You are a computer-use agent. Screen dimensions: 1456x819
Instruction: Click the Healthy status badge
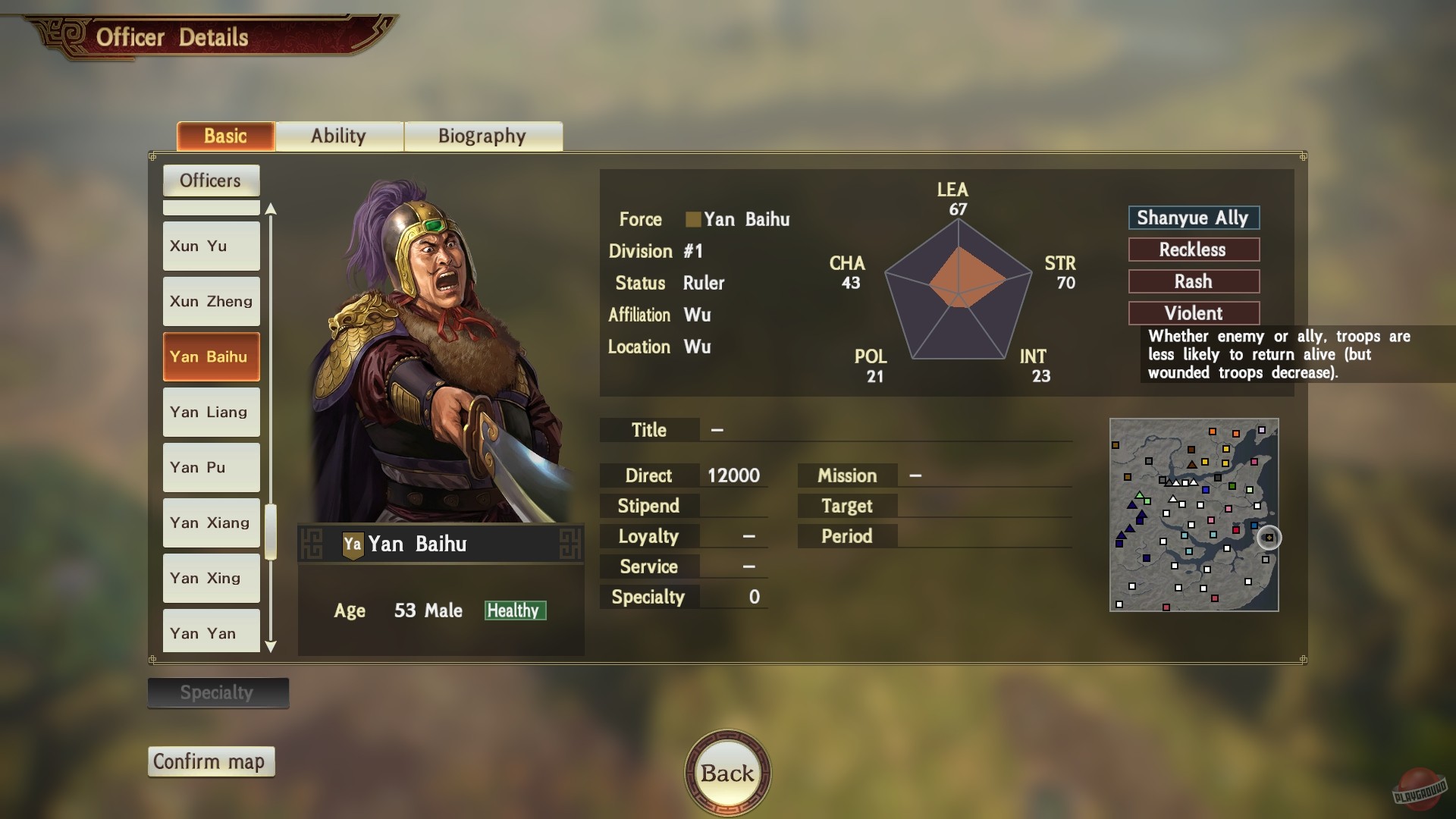point(515,610)
